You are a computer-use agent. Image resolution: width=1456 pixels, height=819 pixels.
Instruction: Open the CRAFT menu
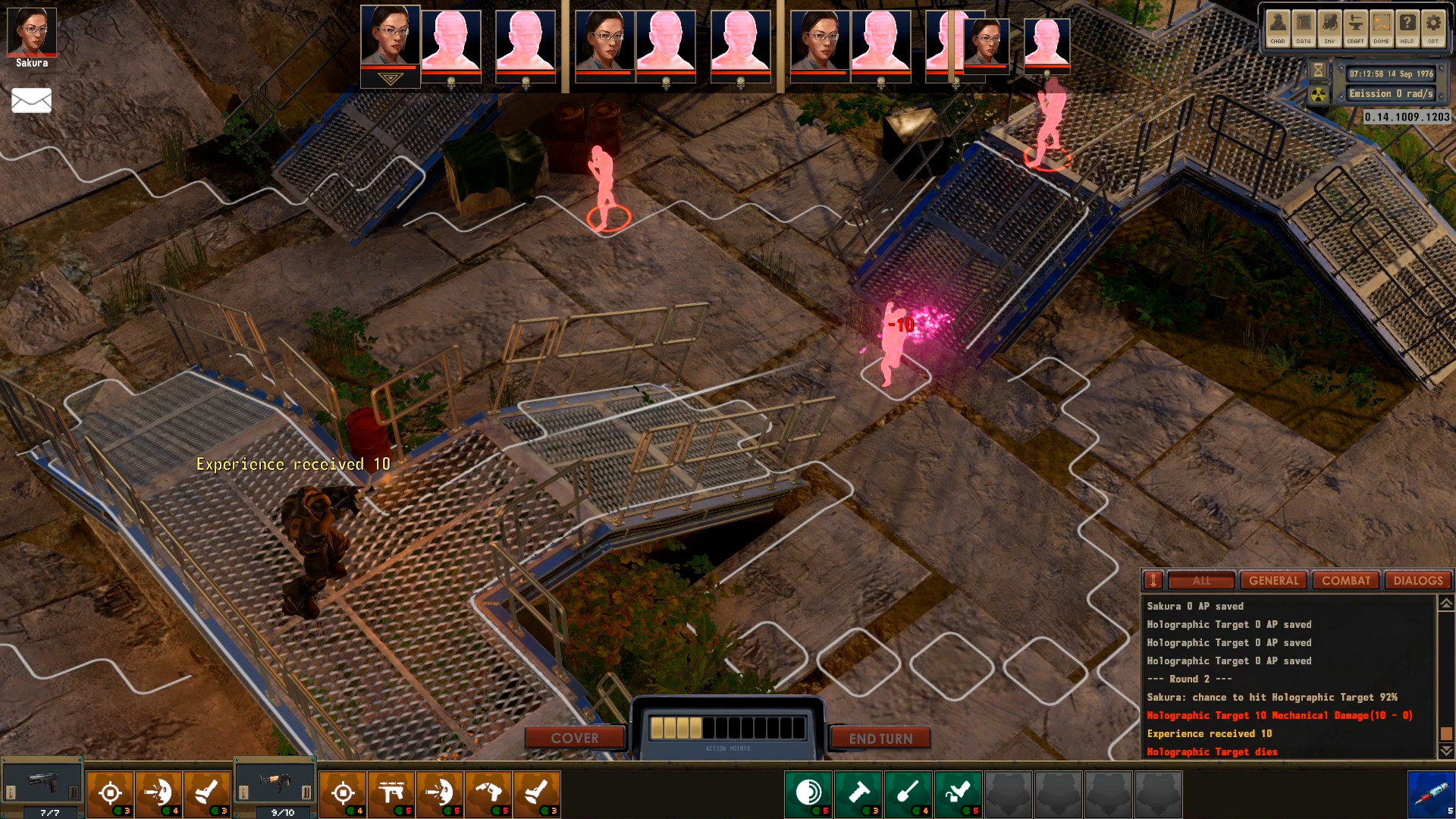point(1355,27)
